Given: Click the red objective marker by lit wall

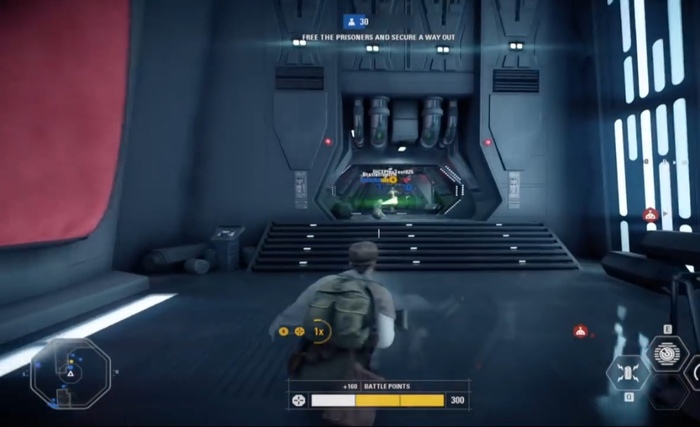Looking at the screenshot, I should [649, 213].
